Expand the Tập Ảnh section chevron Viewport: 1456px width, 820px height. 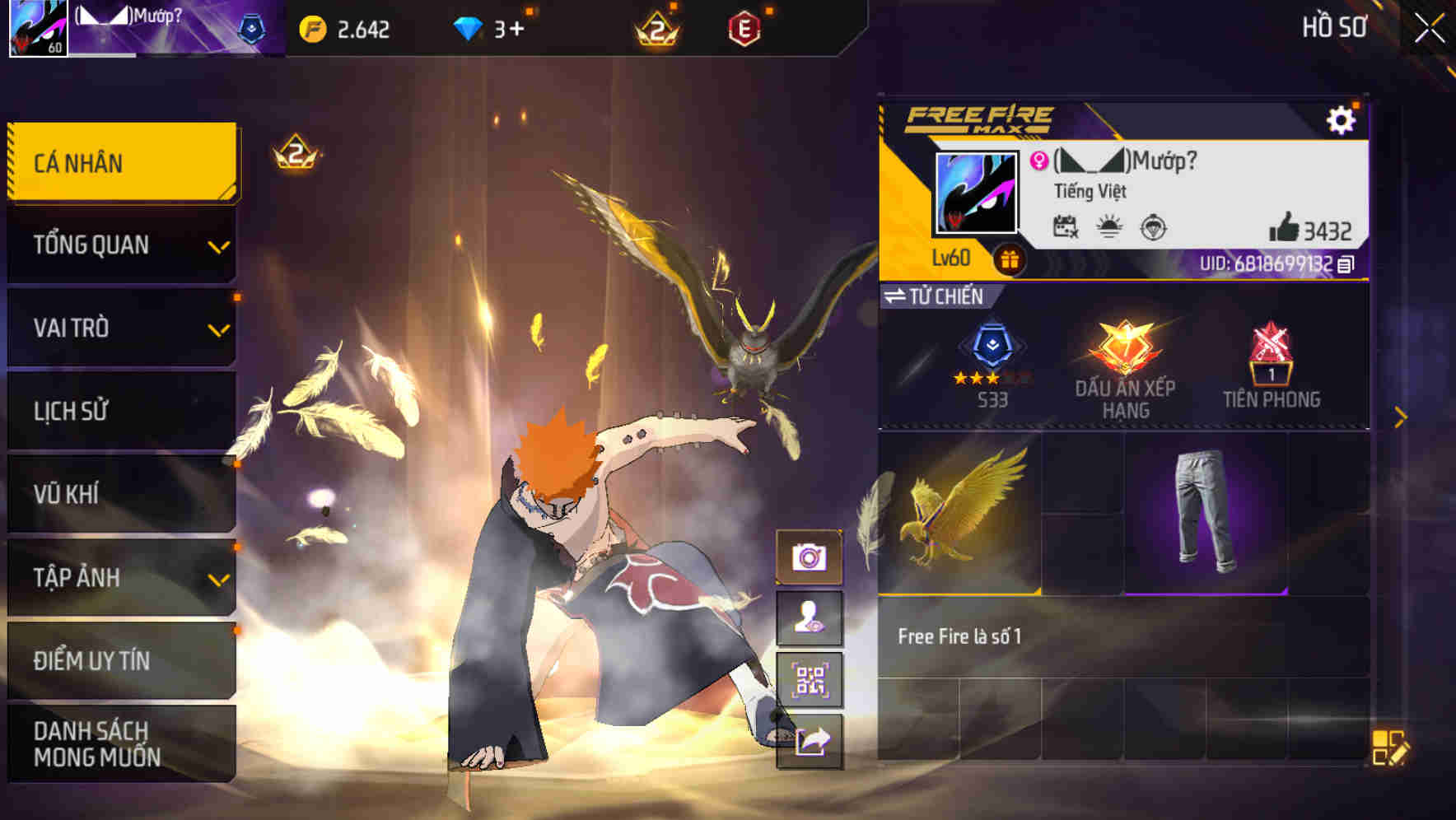coord(218,578)
